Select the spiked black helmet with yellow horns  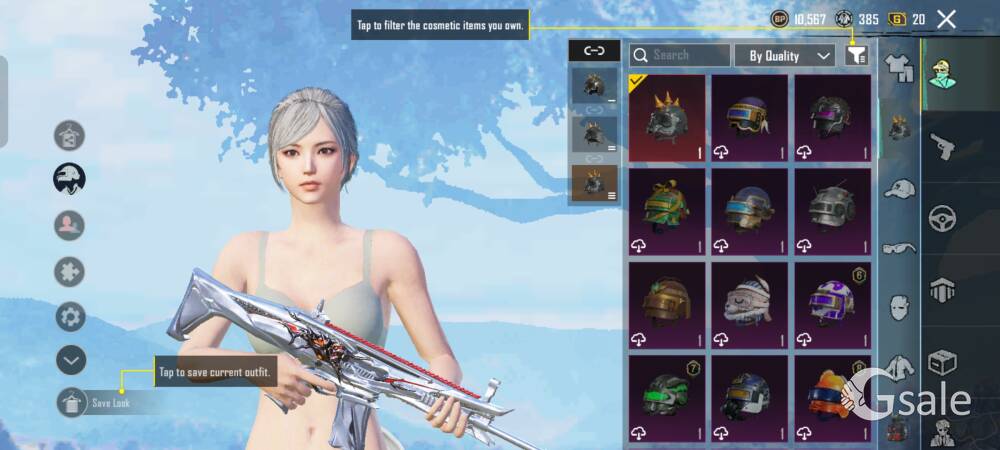(x=667, y=118)
